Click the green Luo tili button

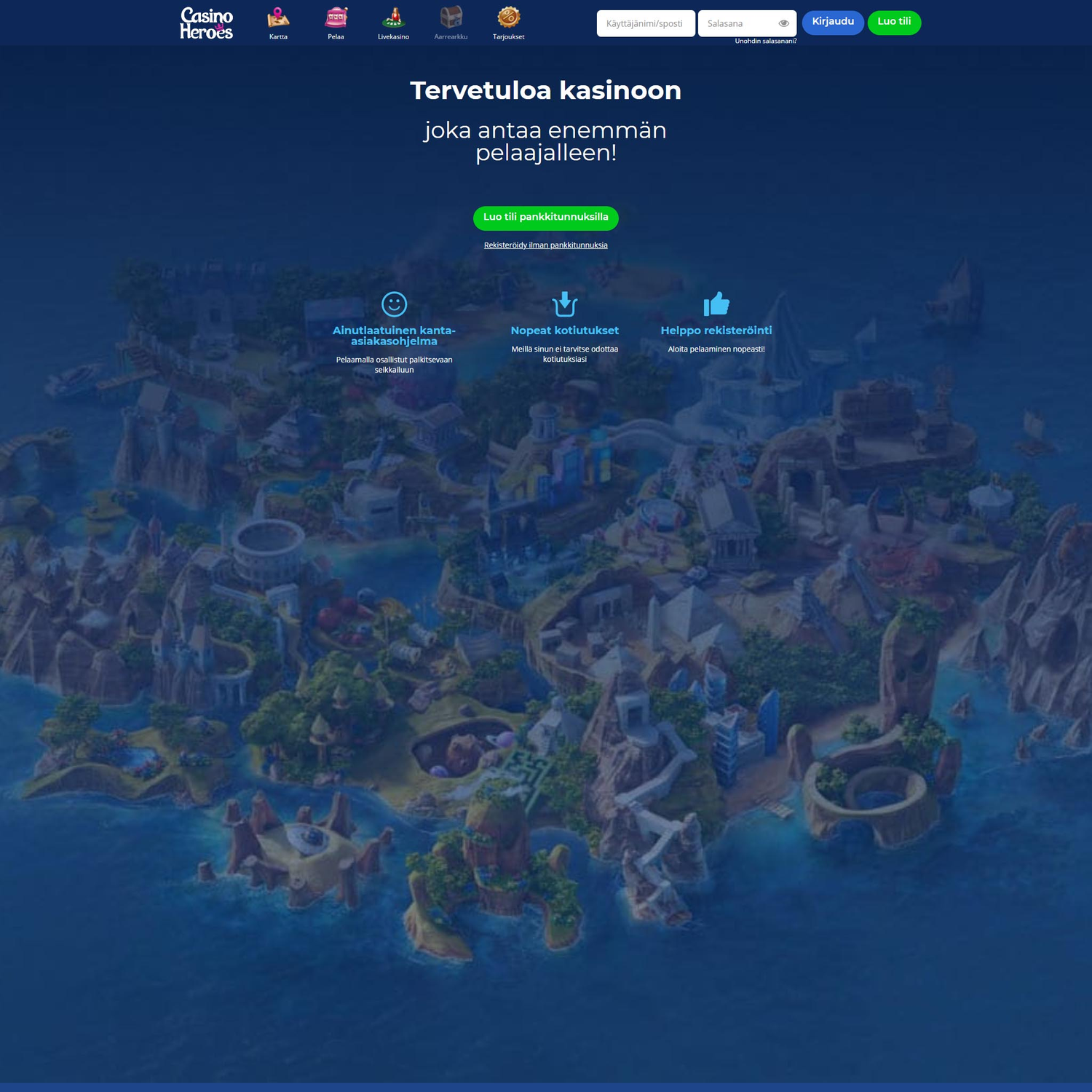tap(894, 23)
